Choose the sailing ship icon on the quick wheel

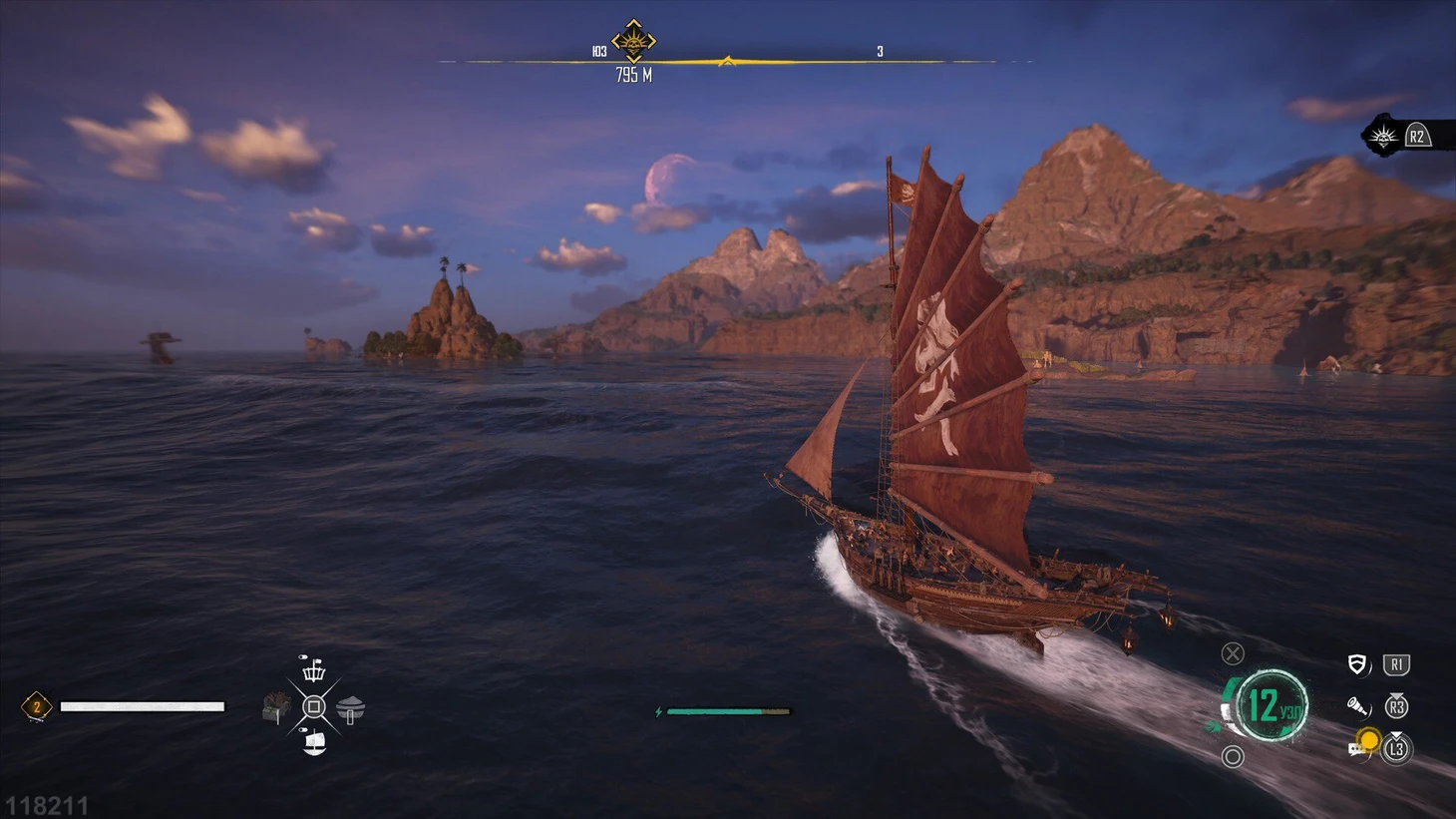(x=313, y=743)
